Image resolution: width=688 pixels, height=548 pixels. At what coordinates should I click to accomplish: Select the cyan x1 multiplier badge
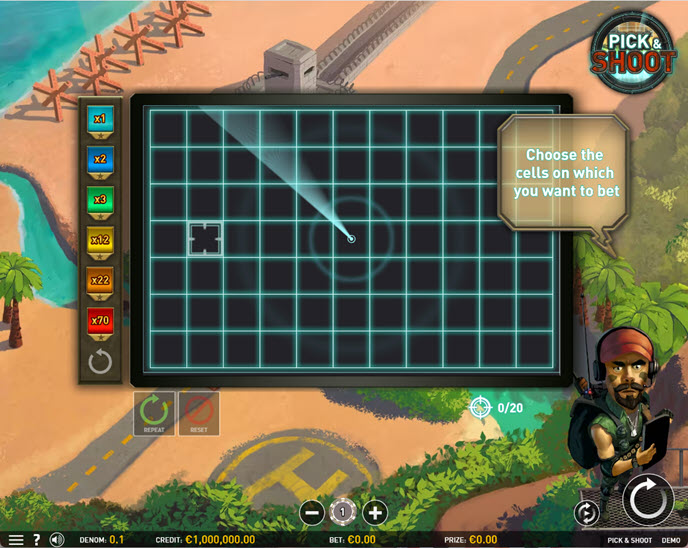100,120
